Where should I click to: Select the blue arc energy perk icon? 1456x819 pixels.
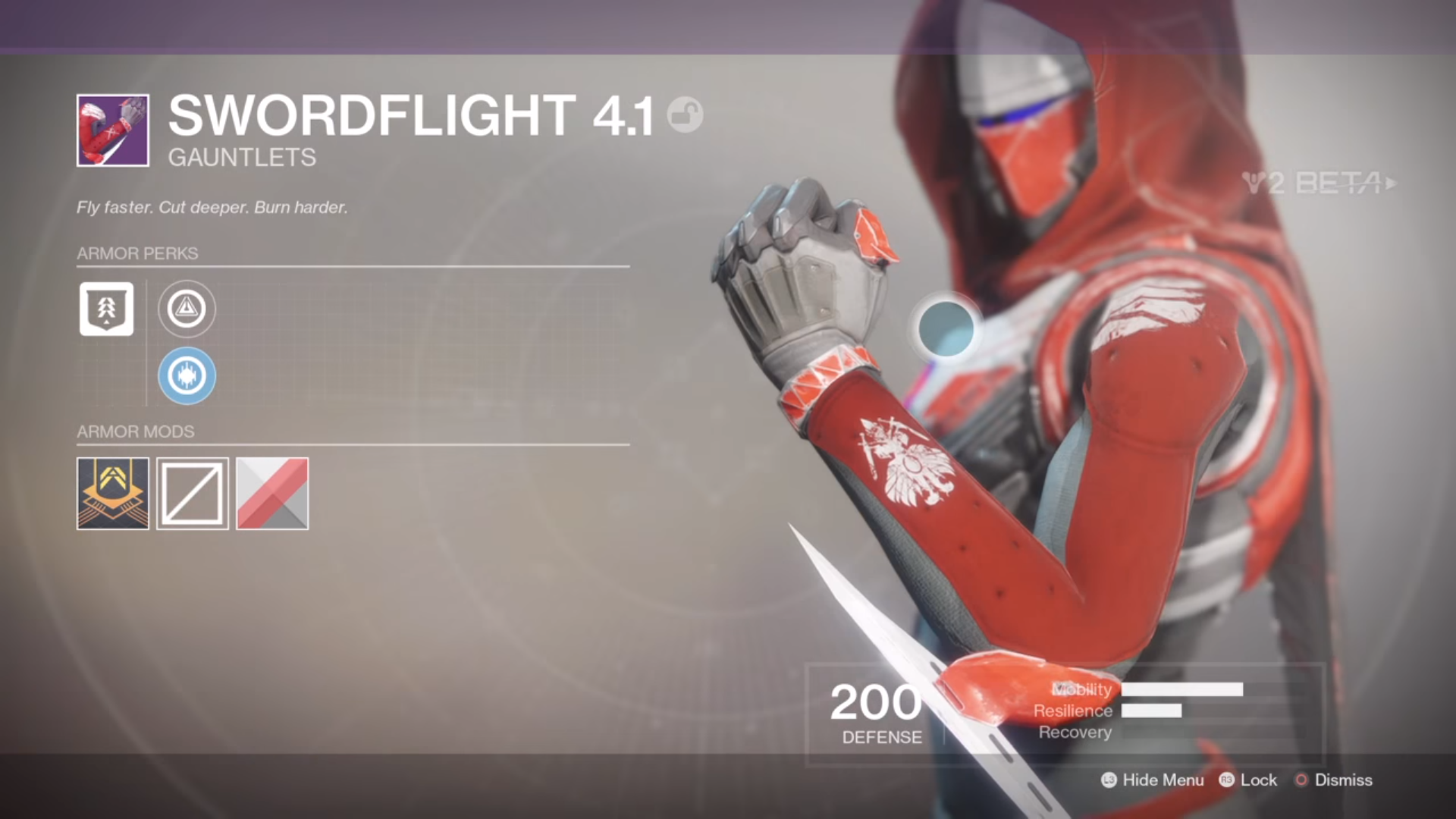pos(187,375)
